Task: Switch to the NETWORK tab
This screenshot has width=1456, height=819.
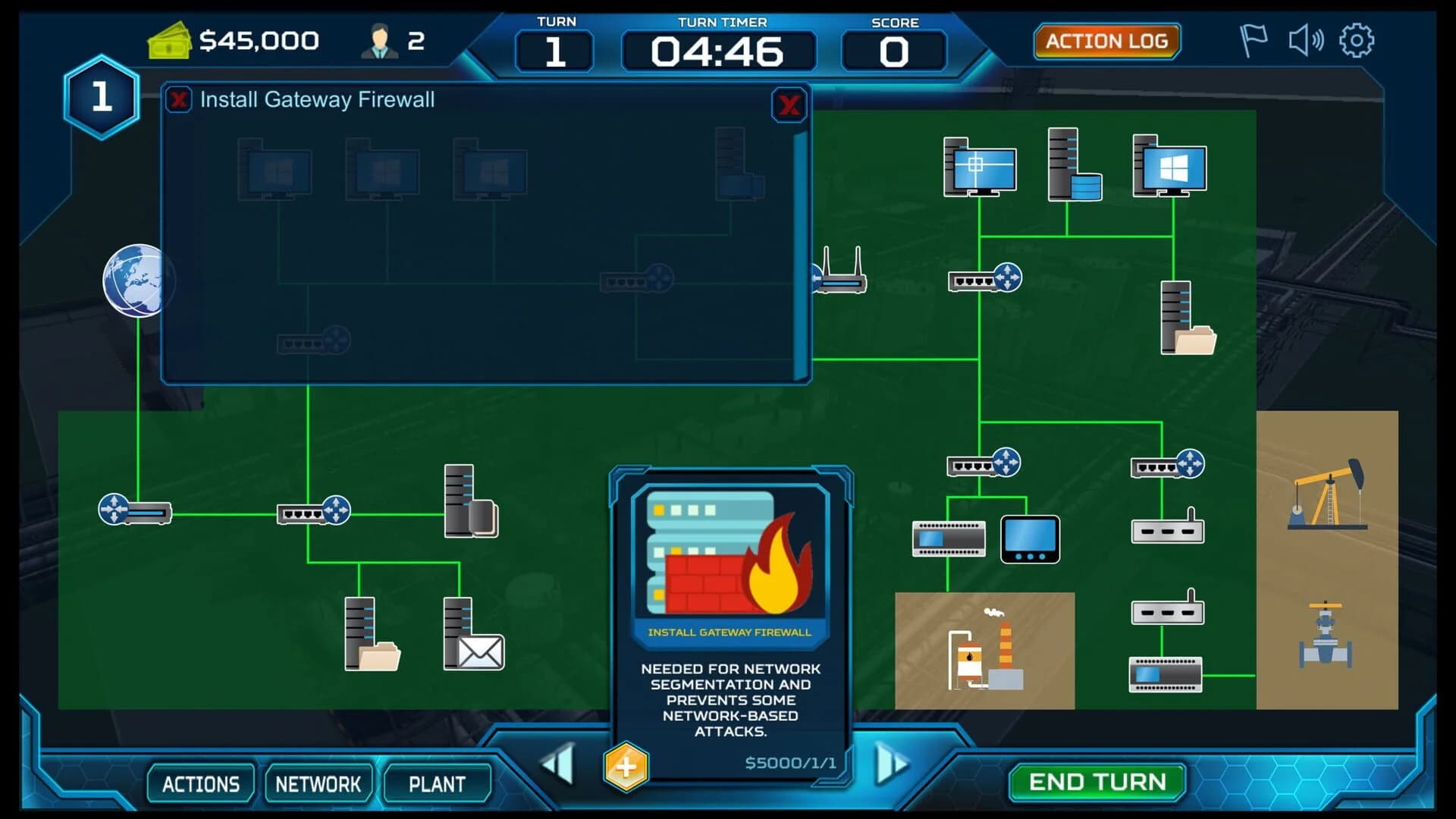Action: tap(319, 783)
